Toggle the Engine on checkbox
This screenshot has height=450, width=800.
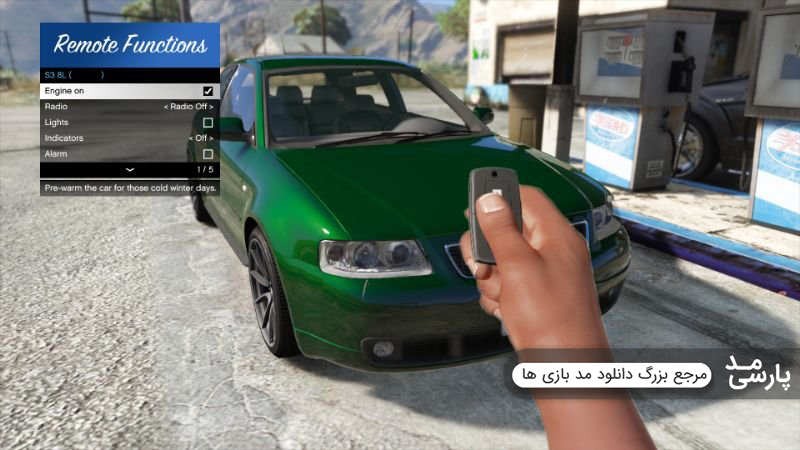[208, 90]
